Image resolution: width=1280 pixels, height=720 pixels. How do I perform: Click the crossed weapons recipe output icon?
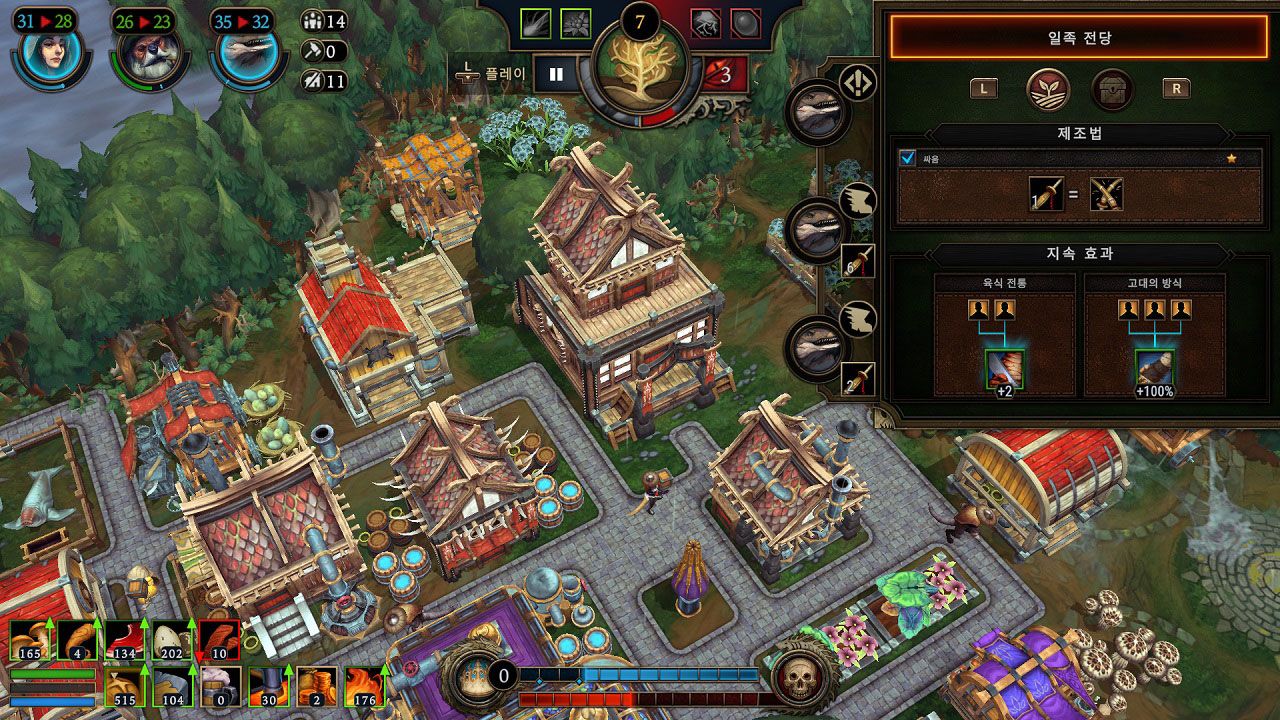[x=1106, y=194]
